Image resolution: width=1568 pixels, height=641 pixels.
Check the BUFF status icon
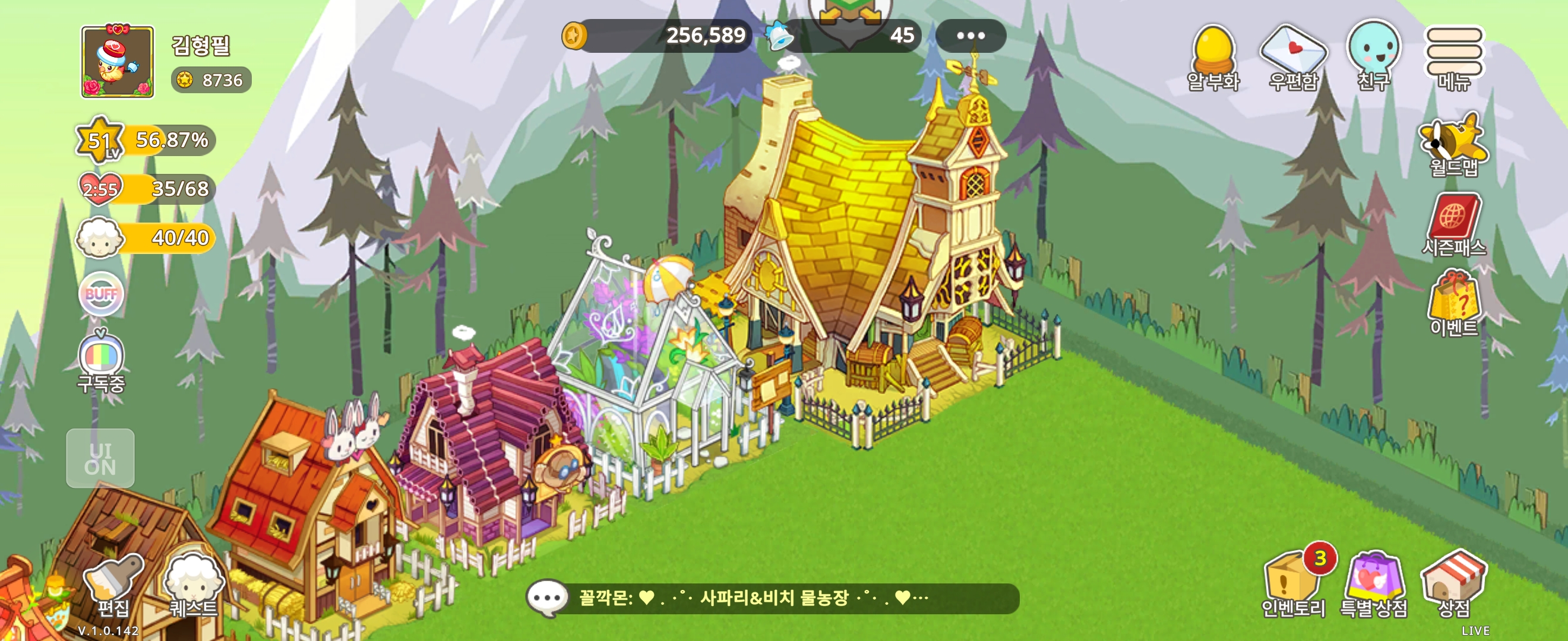(101, 294)
